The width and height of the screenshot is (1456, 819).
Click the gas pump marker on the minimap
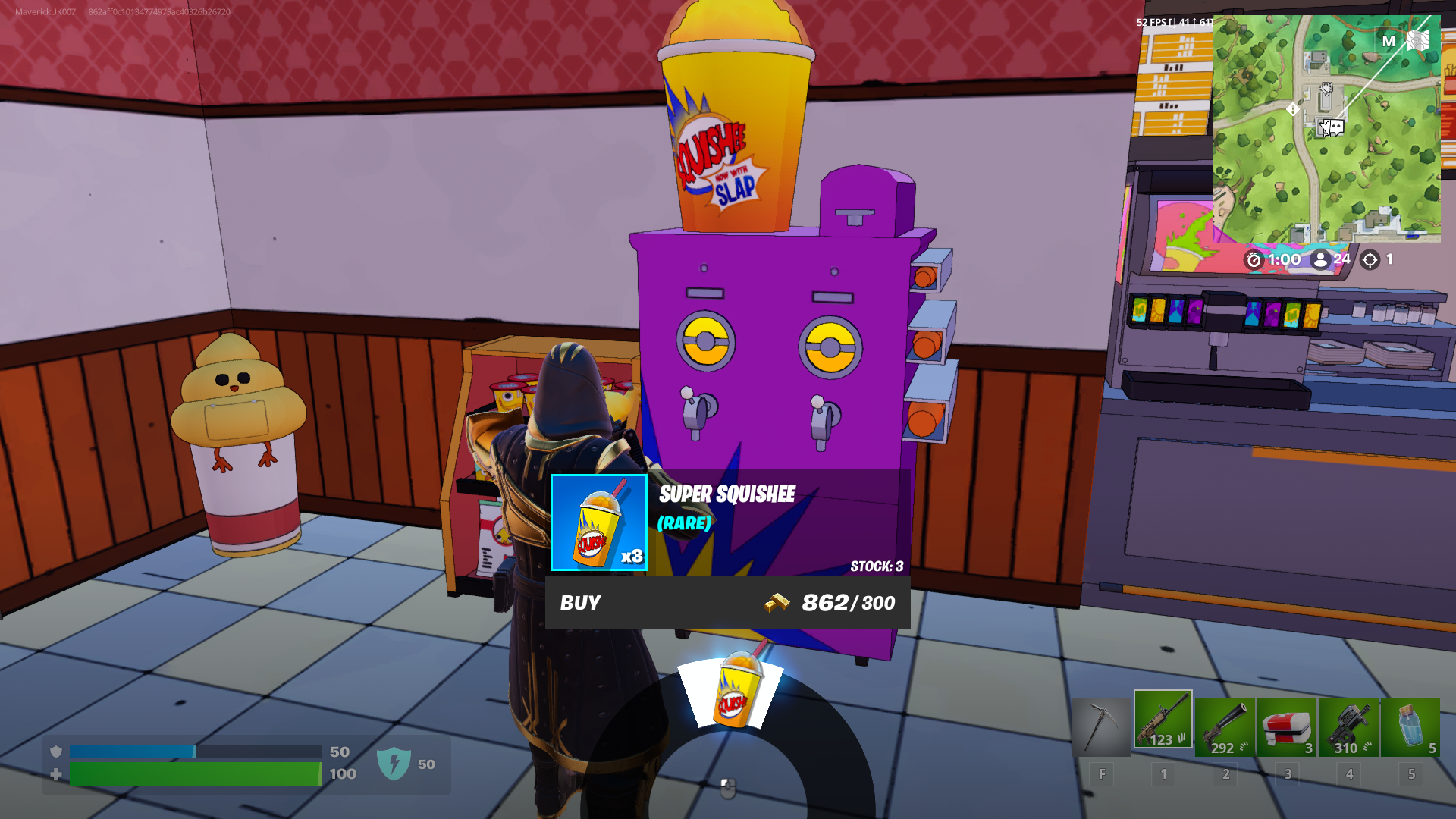click(x=1326, y=89)
